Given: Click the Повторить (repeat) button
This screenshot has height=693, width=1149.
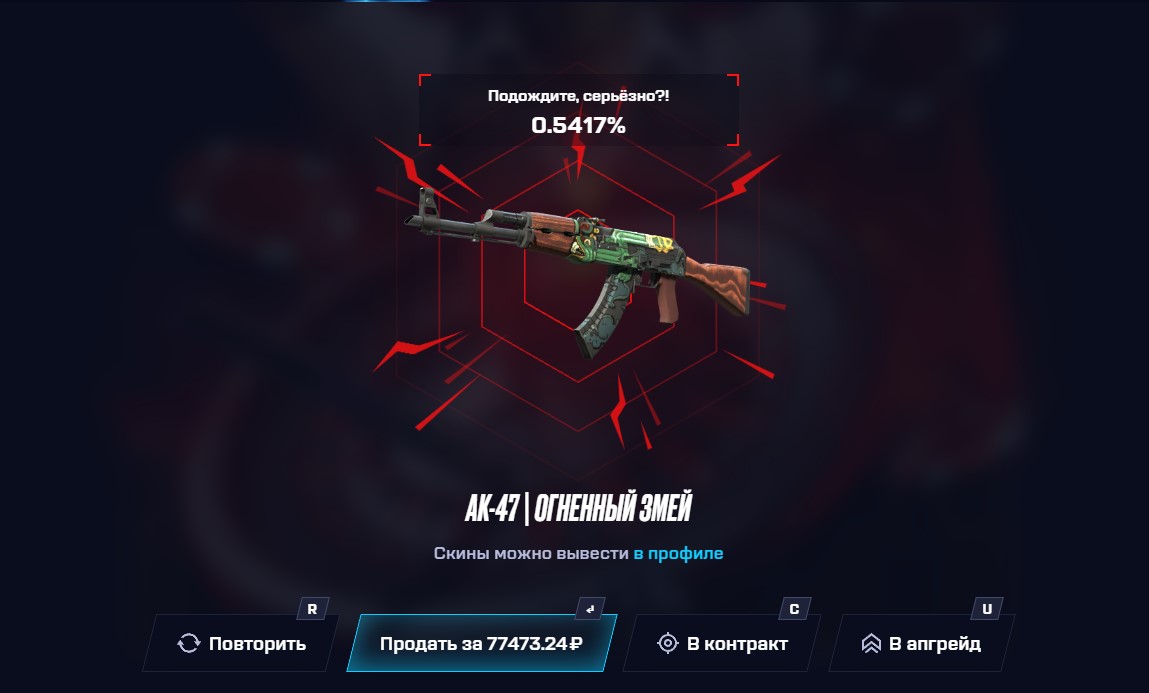Looking at the screenshot, I should [242, 643].
